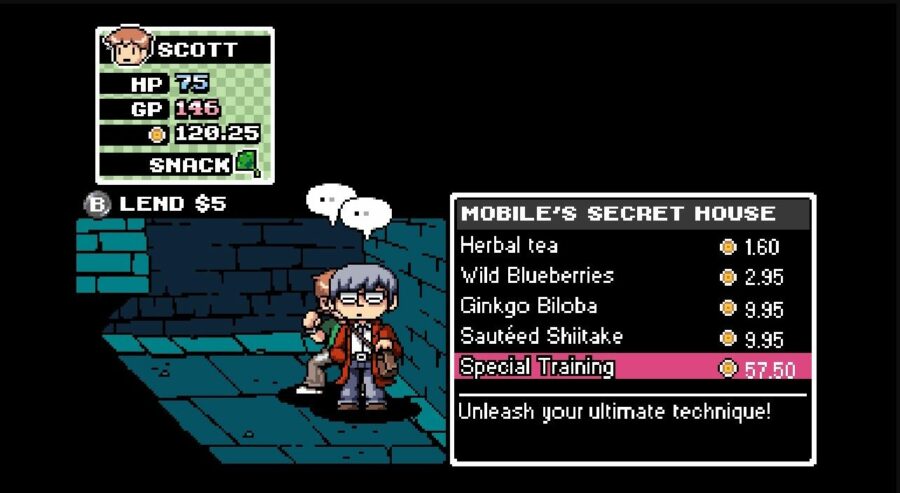Select Scott's character portrait
The height and width of the screenshot is (493, 900).
(127, 46)
